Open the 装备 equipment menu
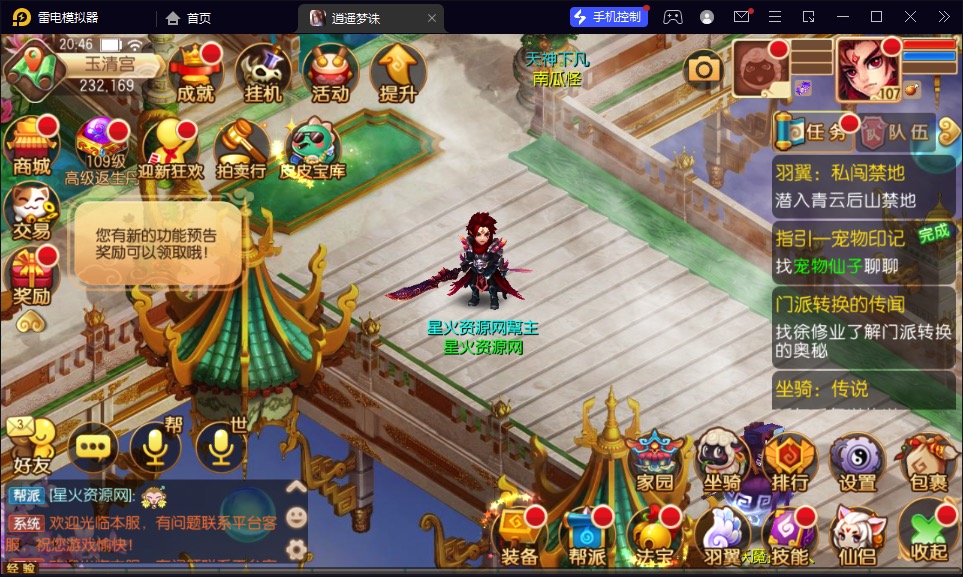Image resolution: width=963 pixels, height=577 pixels. (520, 535)
